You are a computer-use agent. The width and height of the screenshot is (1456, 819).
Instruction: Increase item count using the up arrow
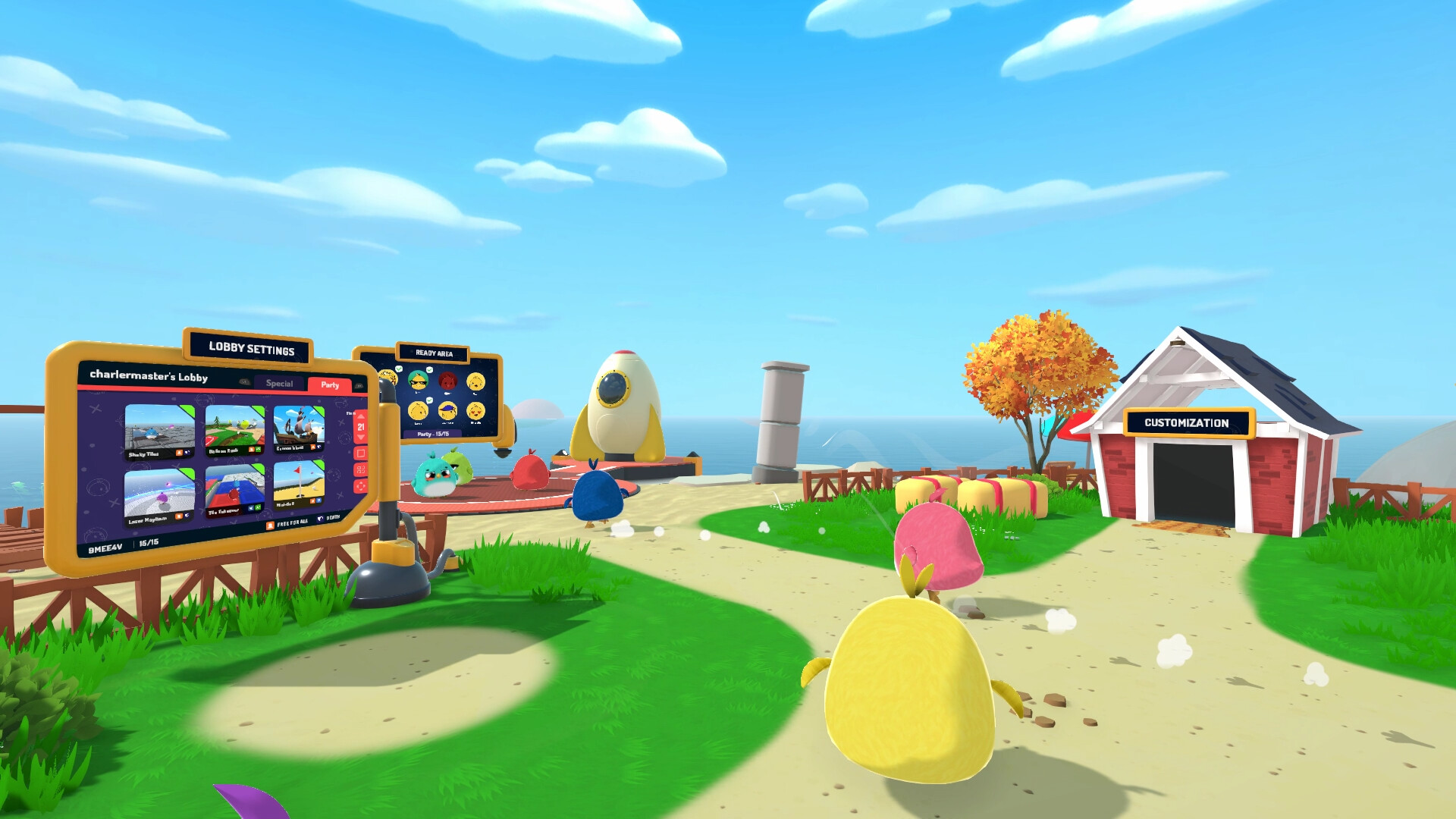point(361,416)
